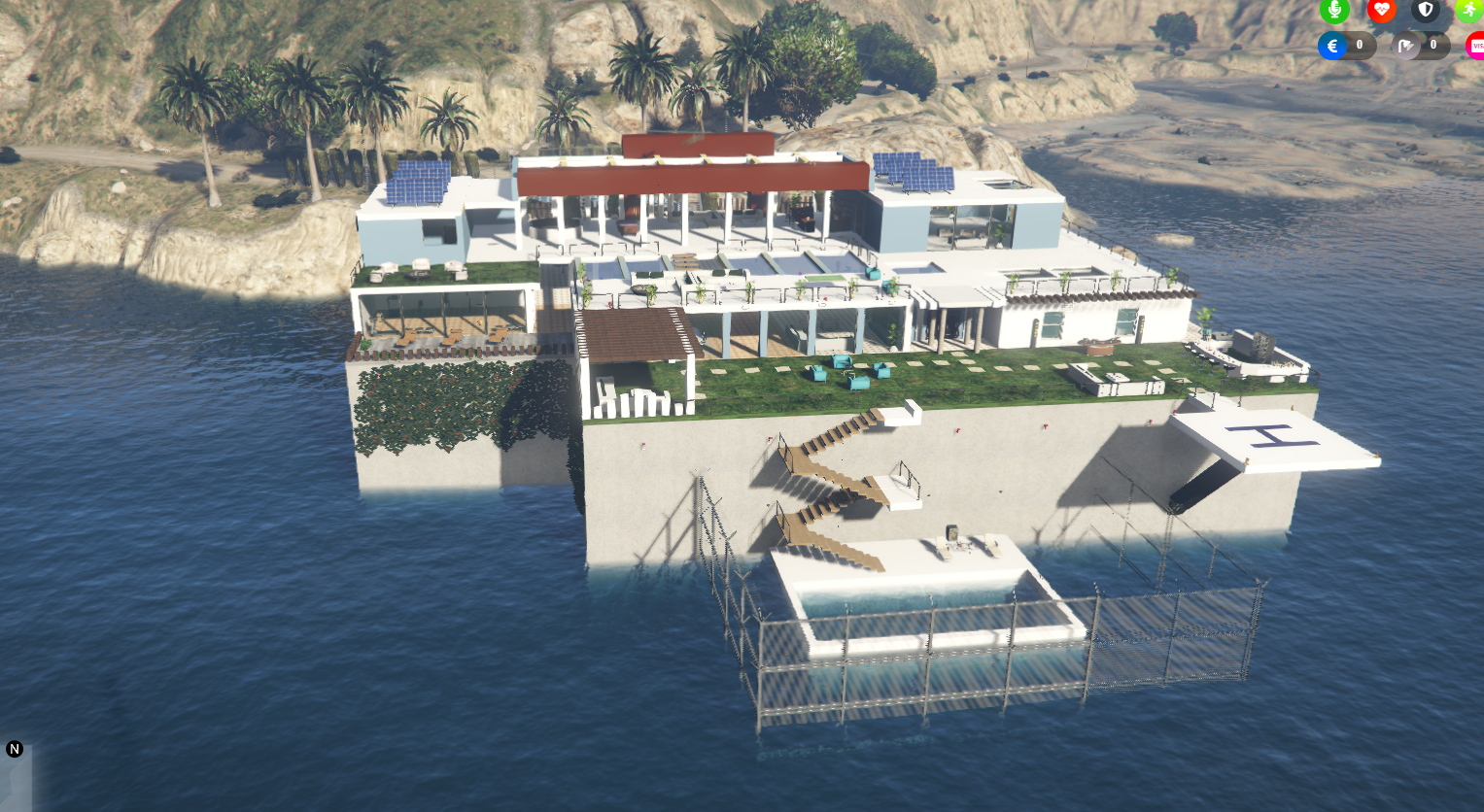Select the green running man stamina icon
1484x812 pixels.
pos(1469,11)
